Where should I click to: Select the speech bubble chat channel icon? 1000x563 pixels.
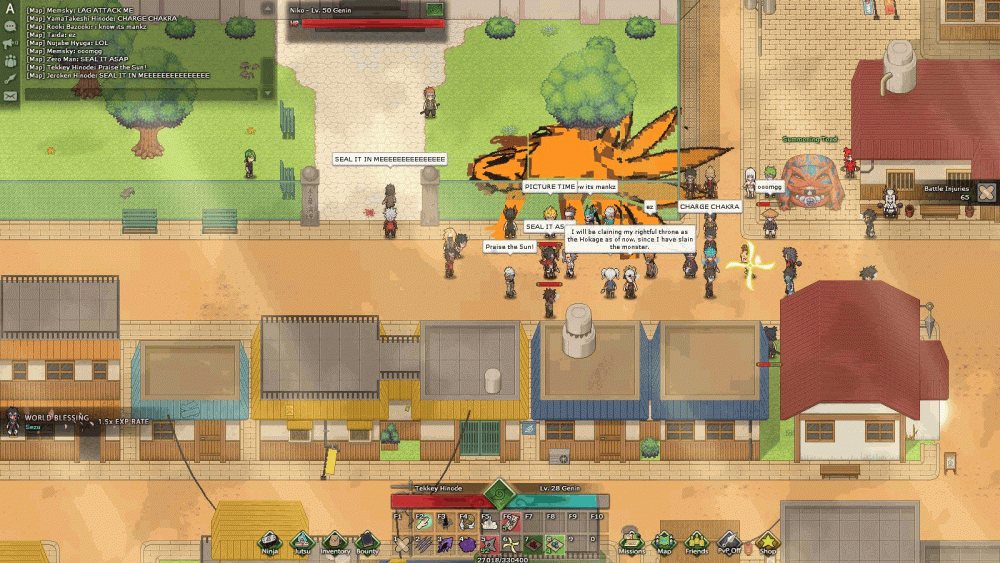[10, 27]
